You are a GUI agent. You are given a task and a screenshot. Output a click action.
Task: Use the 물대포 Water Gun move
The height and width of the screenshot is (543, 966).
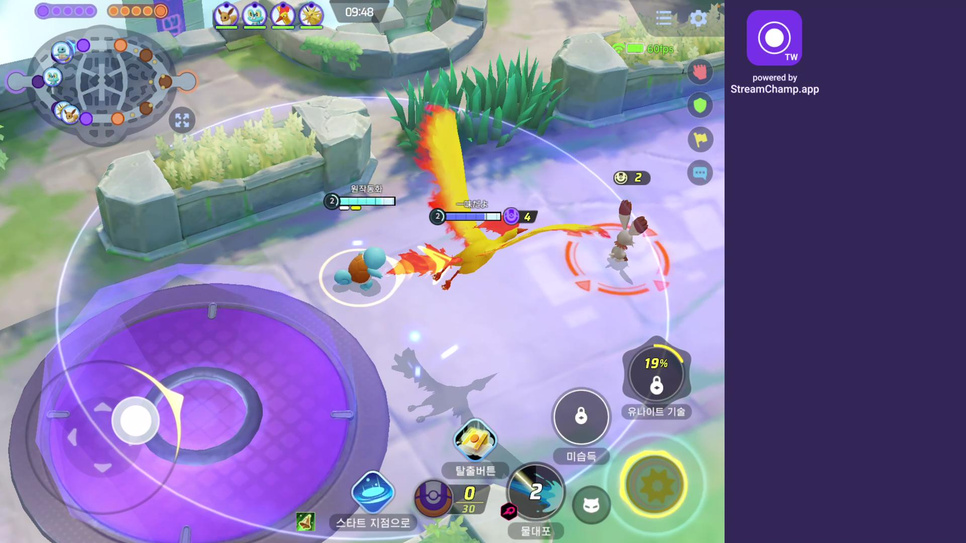[535, 491]
